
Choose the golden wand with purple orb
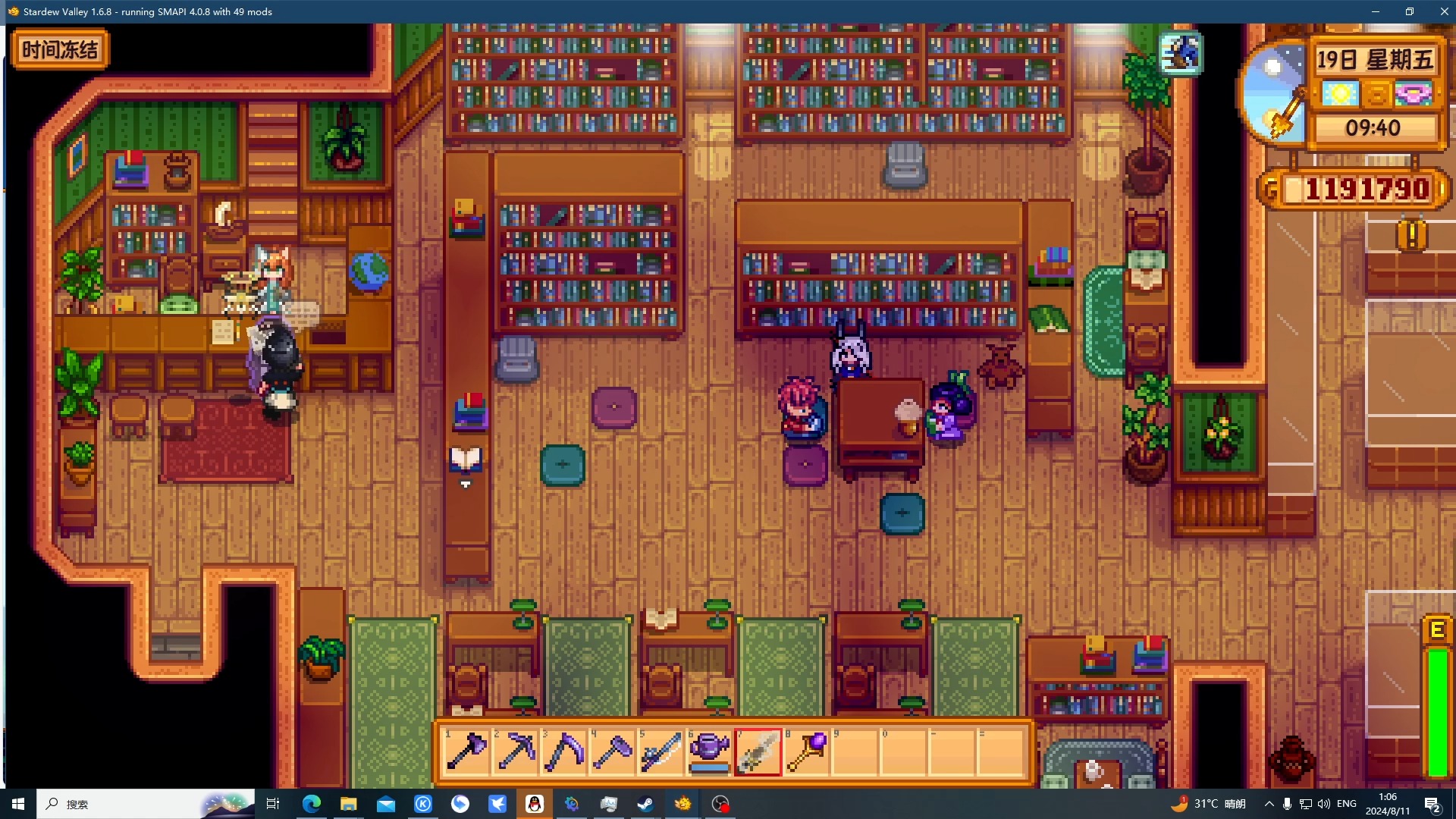807,752
